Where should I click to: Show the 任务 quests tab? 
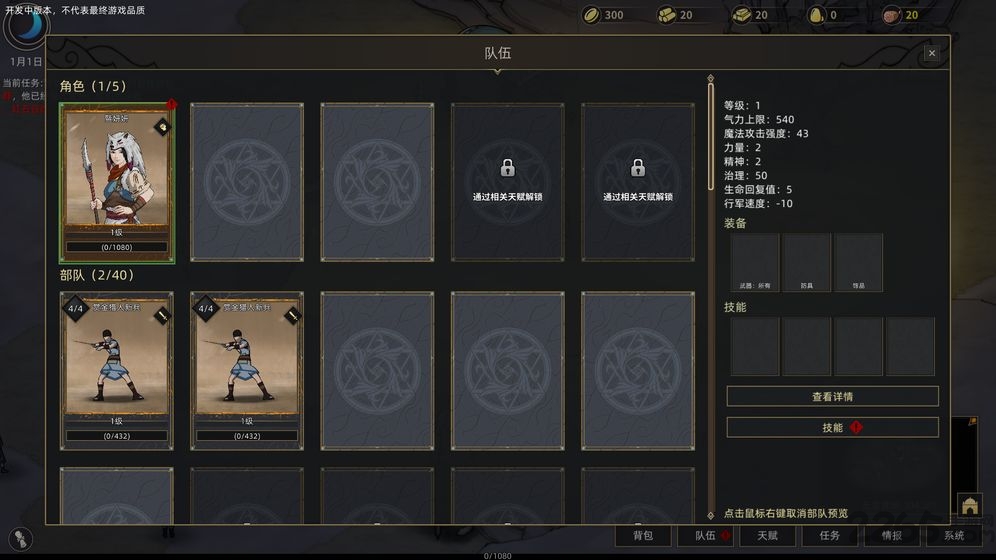(x=830, y=536)
